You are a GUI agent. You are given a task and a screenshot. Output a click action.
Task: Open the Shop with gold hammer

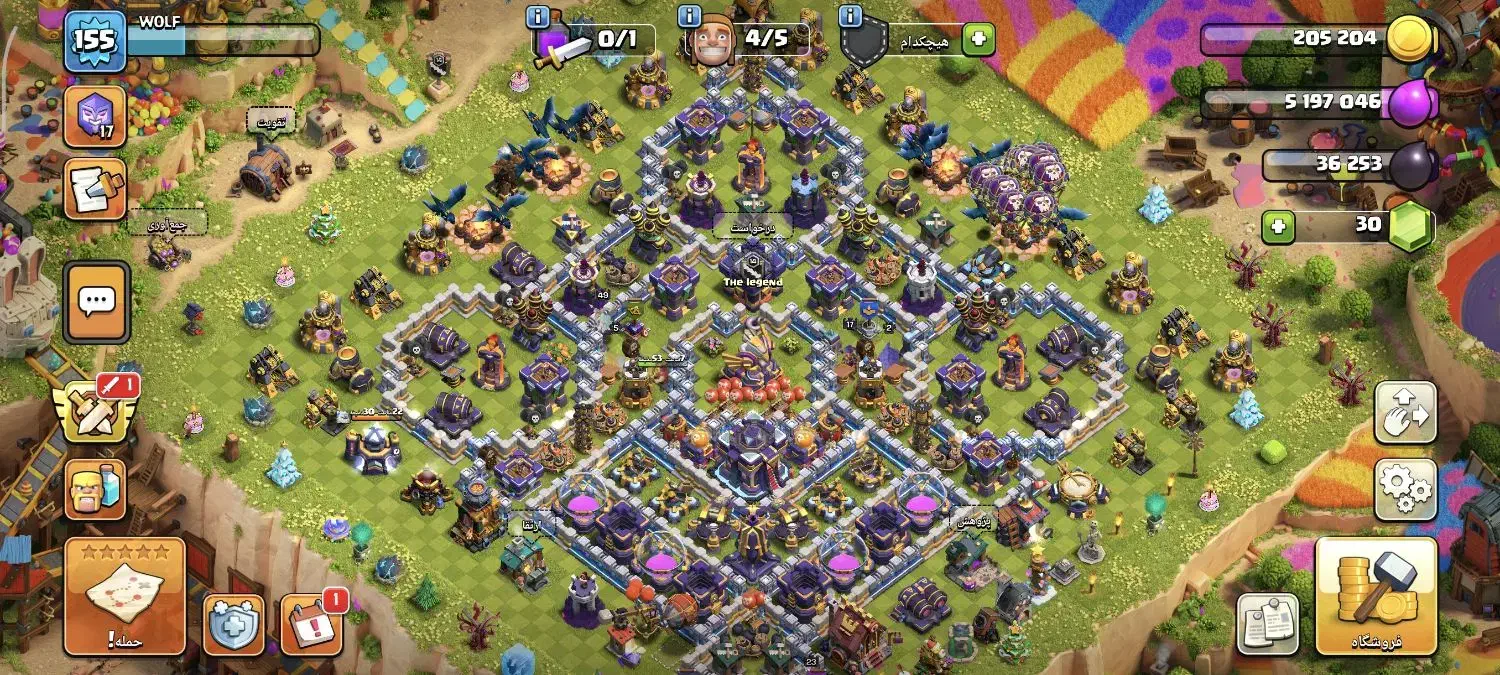click(1376, 596)
